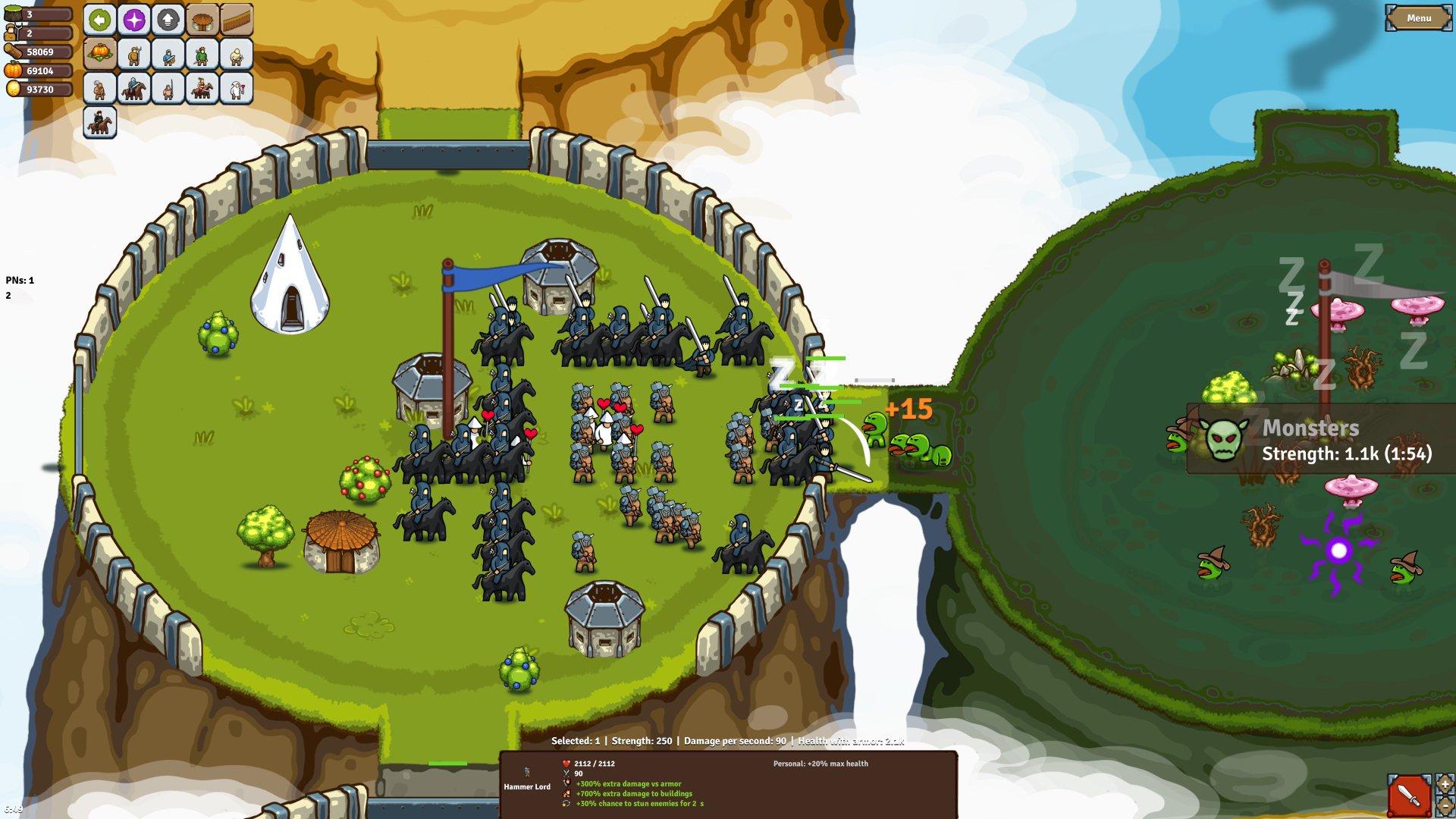
Task: Open the purple spells icon
Action: point(133,20)
